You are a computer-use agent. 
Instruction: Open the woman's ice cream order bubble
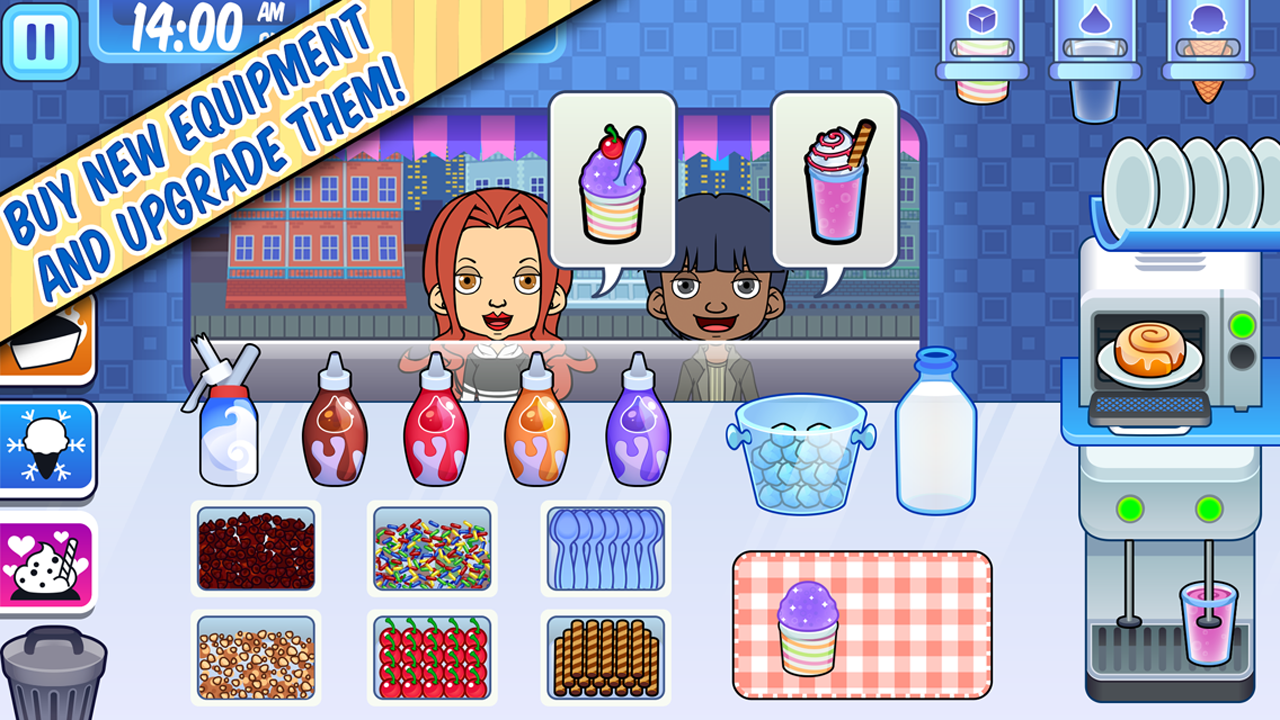coord(614,180)
